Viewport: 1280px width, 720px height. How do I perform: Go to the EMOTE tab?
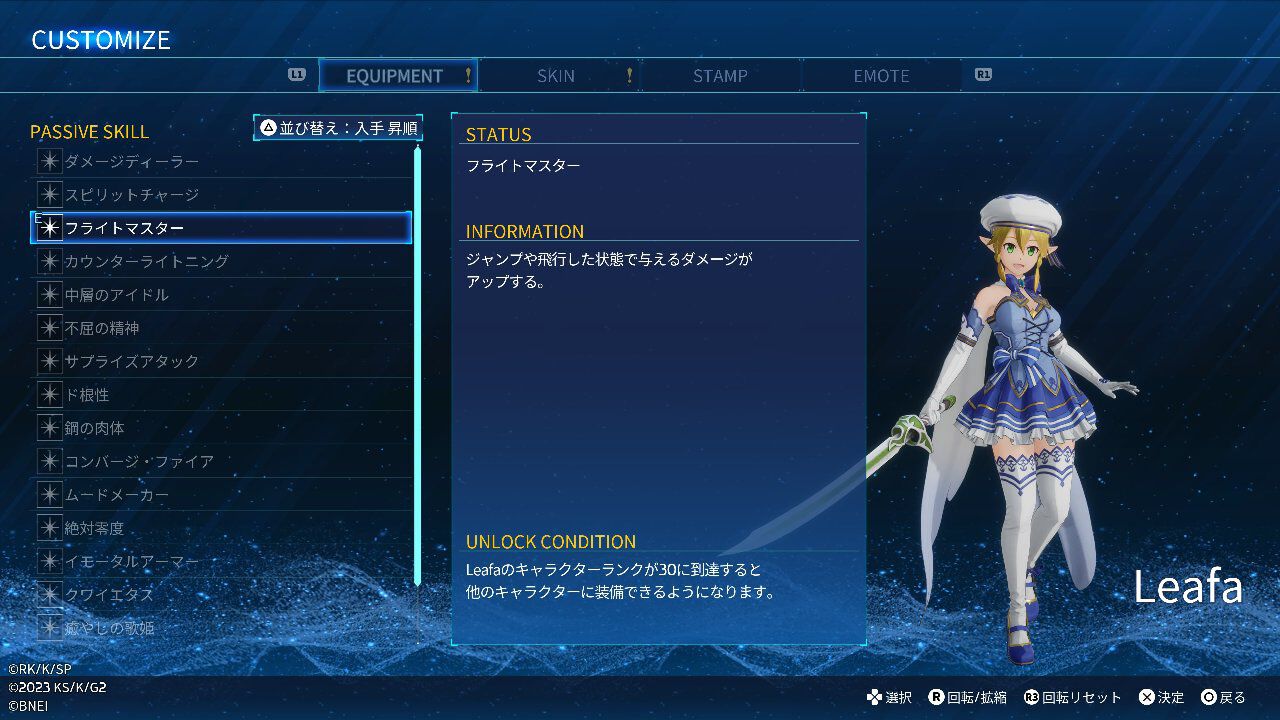click(x=881, y=76)
